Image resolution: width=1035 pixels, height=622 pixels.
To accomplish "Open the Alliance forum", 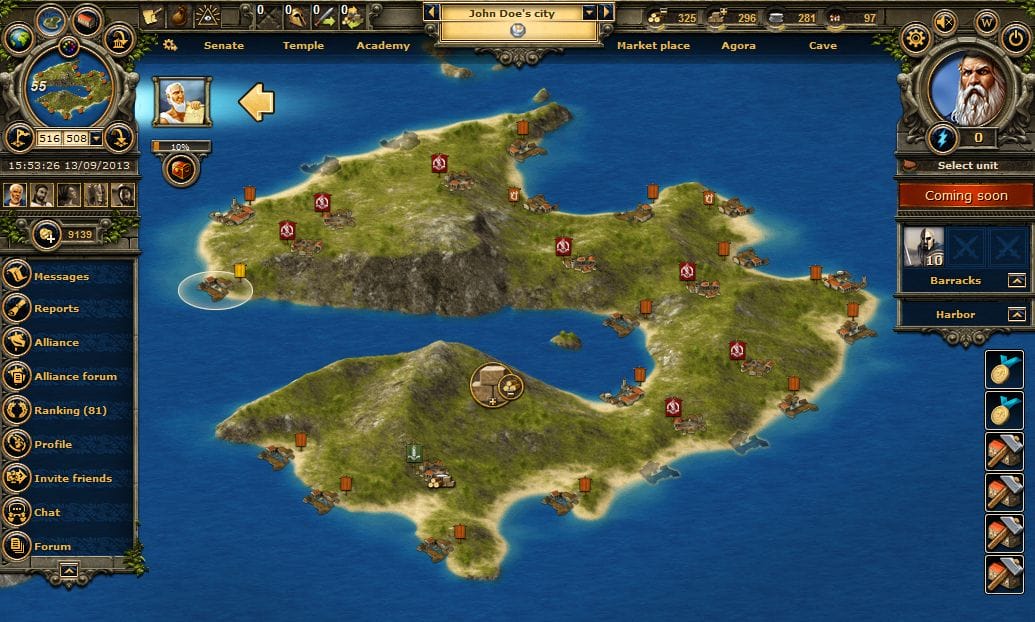I will pyautogui.click(x=75, y=376).
